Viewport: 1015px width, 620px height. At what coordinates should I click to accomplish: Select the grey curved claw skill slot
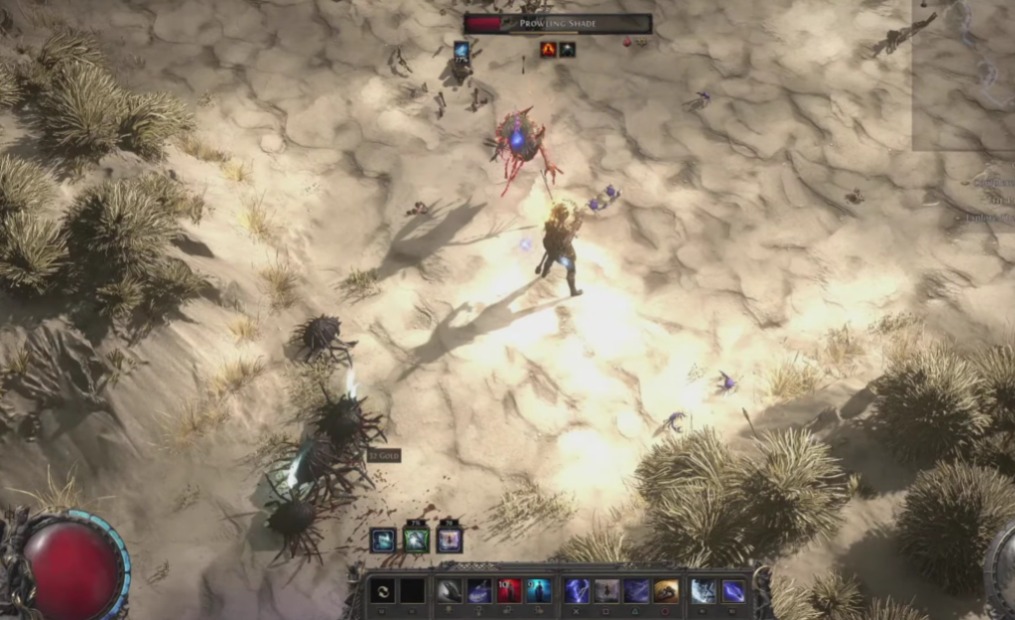click(449, 591)
